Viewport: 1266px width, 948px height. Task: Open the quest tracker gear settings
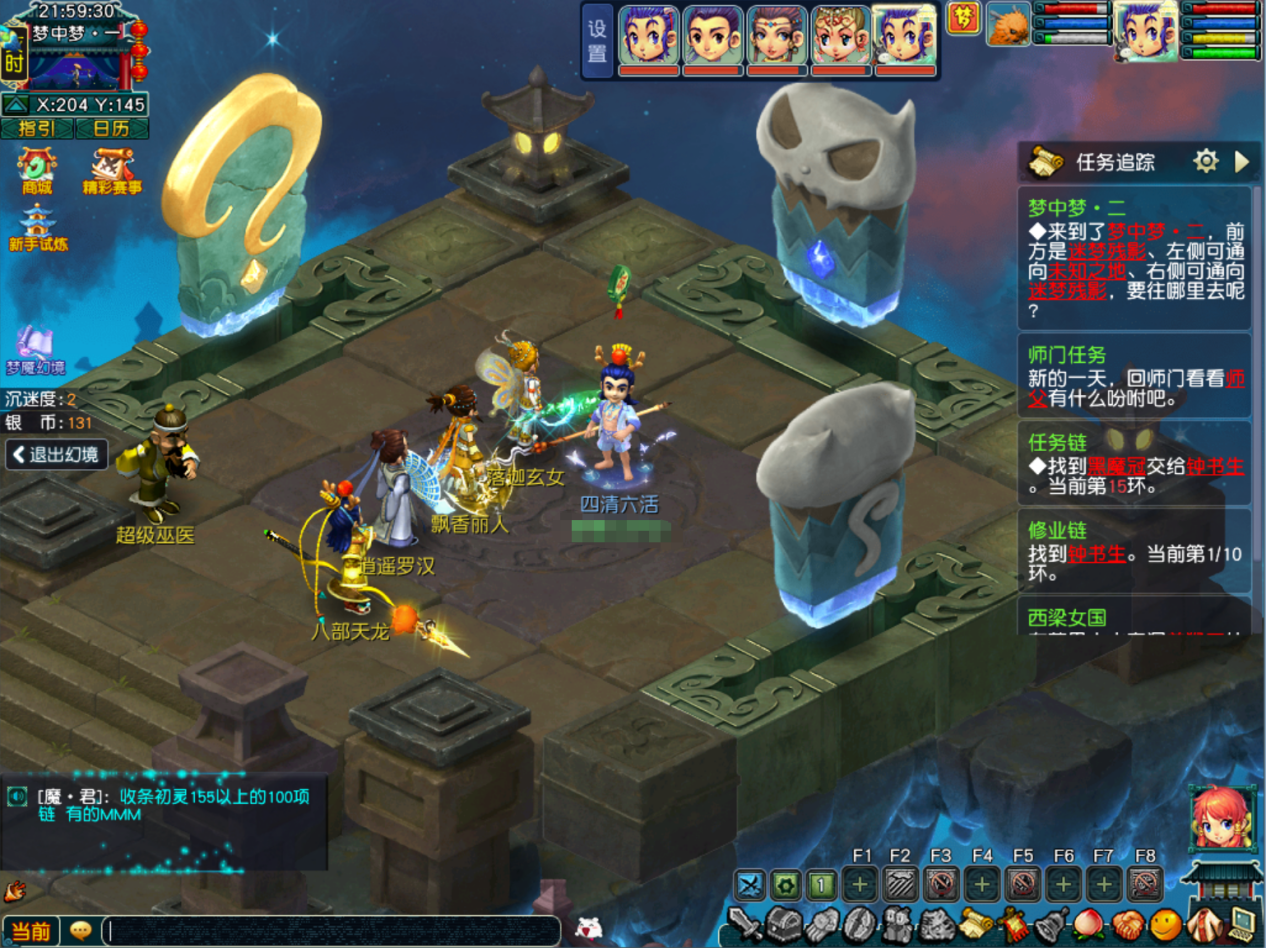tap(1206, 161)
